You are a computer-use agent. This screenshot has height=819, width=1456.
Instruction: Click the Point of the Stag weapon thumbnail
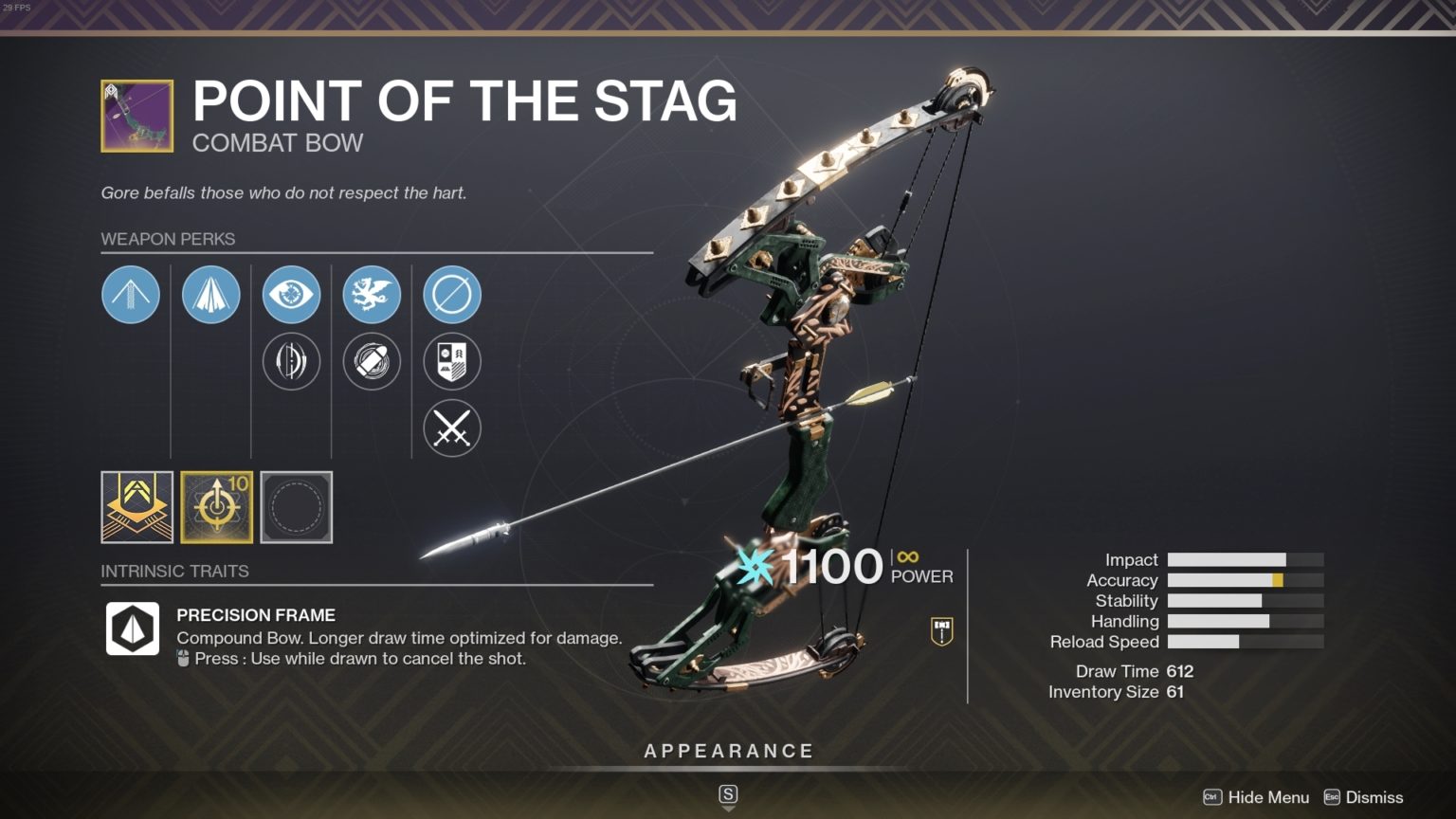(x=136, y=114)
